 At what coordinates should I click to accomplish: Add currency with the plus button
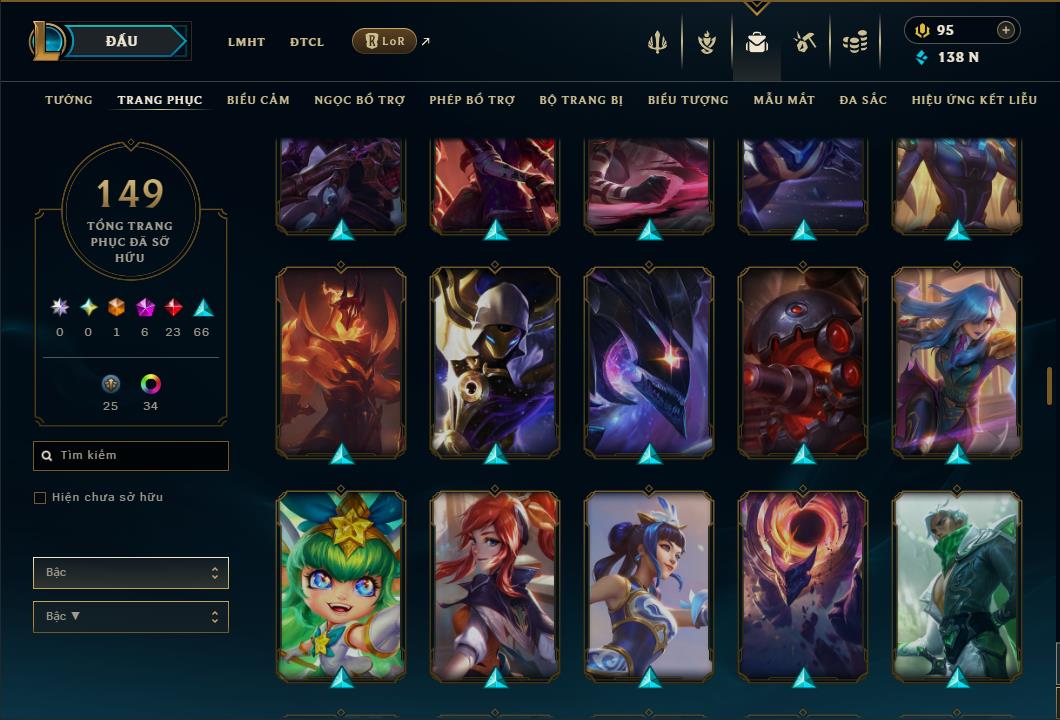click(1006, 30)
